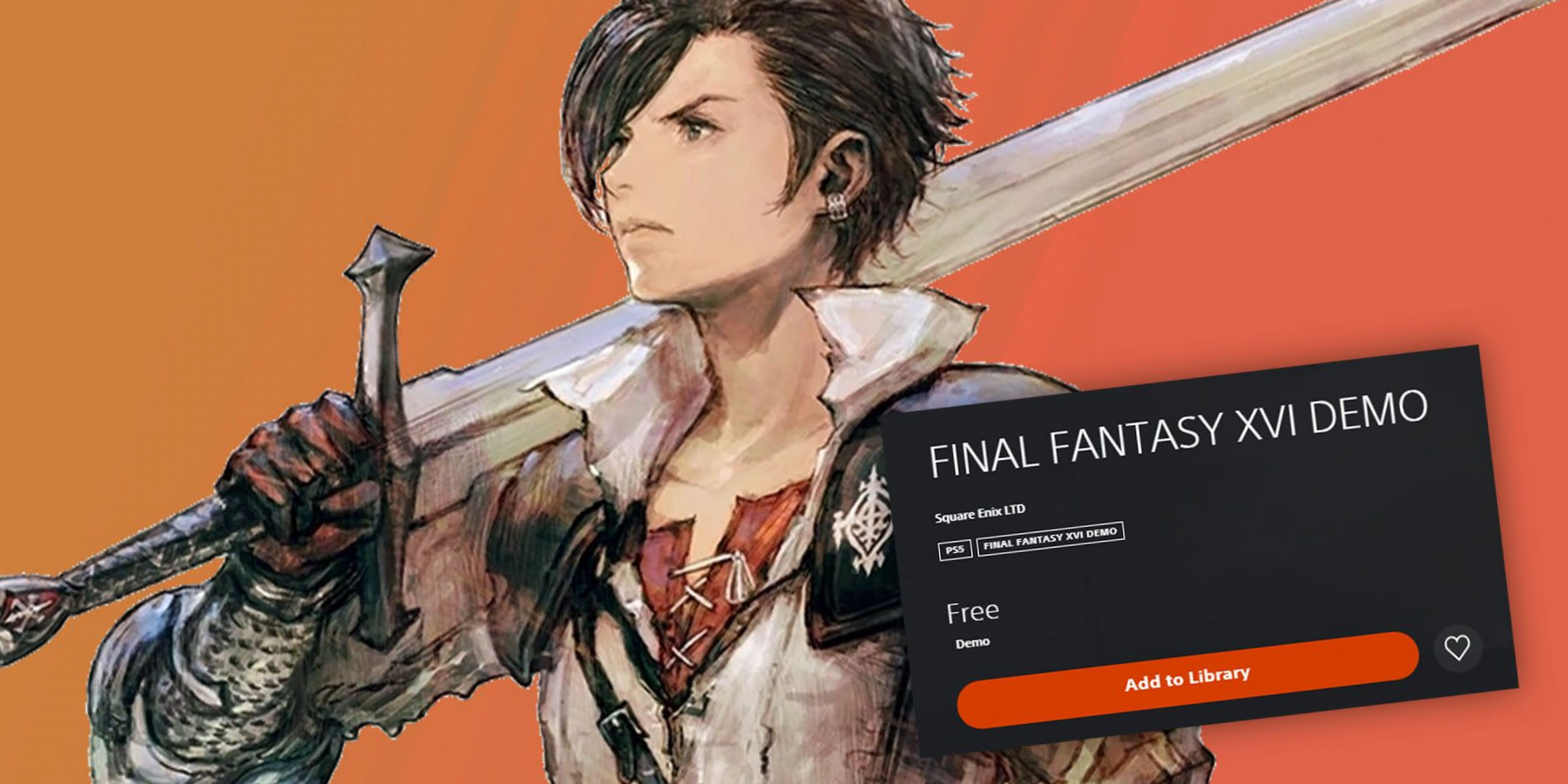
Task: Click the Demo edition label
Action: pos(975,642)
